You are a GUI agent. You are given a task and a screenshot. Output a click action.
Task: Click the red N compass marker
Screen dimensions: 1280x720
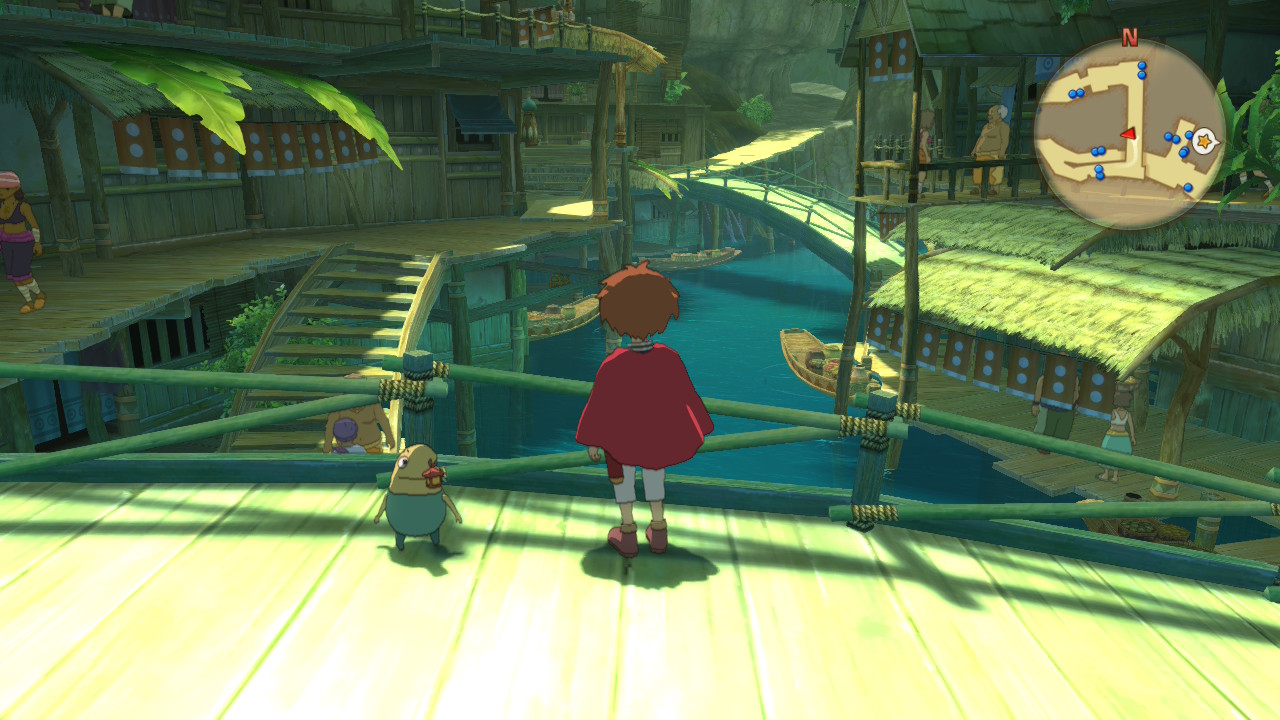click(1129, 38)
